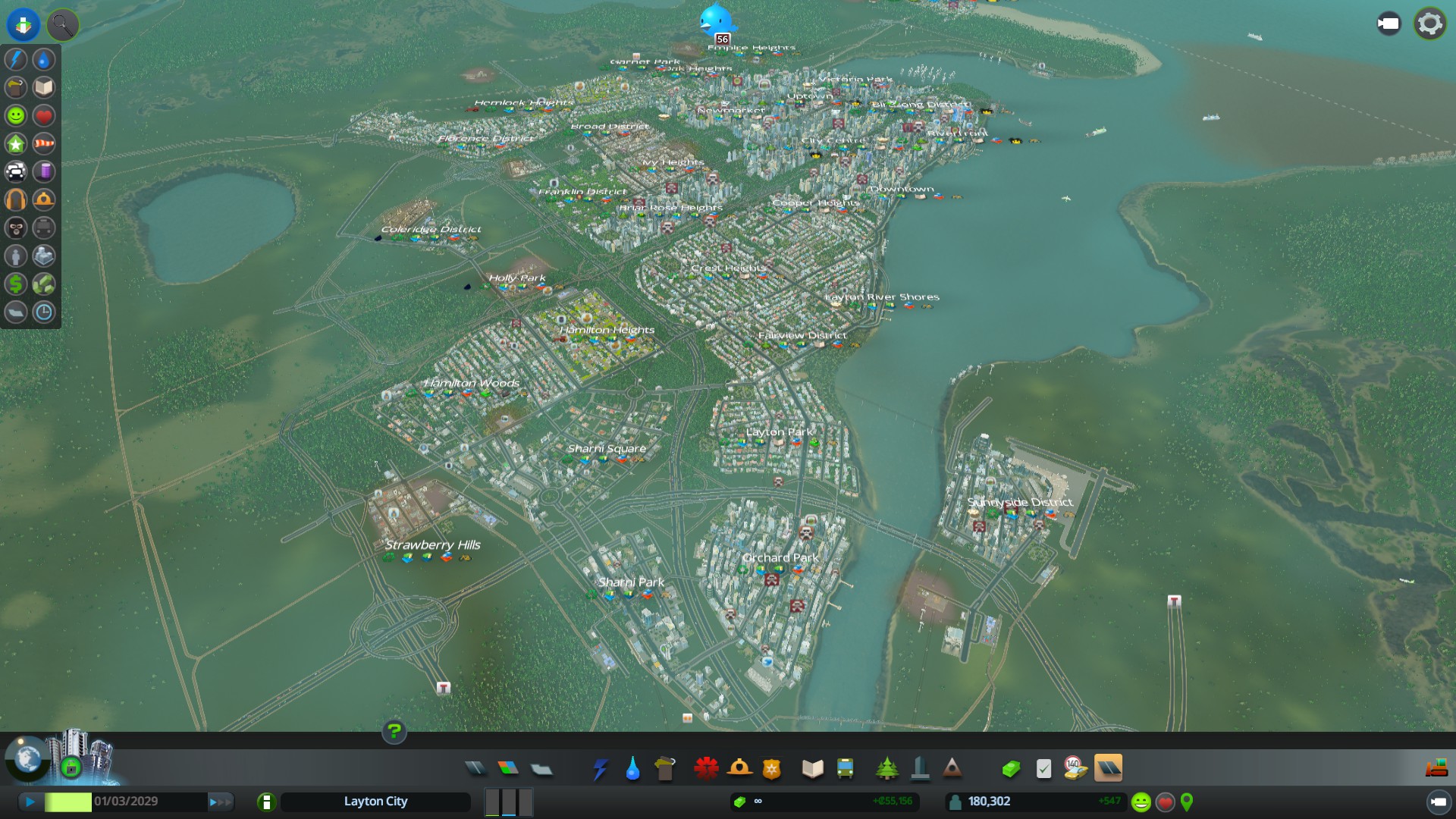The width and height of the screenshot is (1456, 819).
Task: Open the Garbage services menu
Action: click(665, 769)
